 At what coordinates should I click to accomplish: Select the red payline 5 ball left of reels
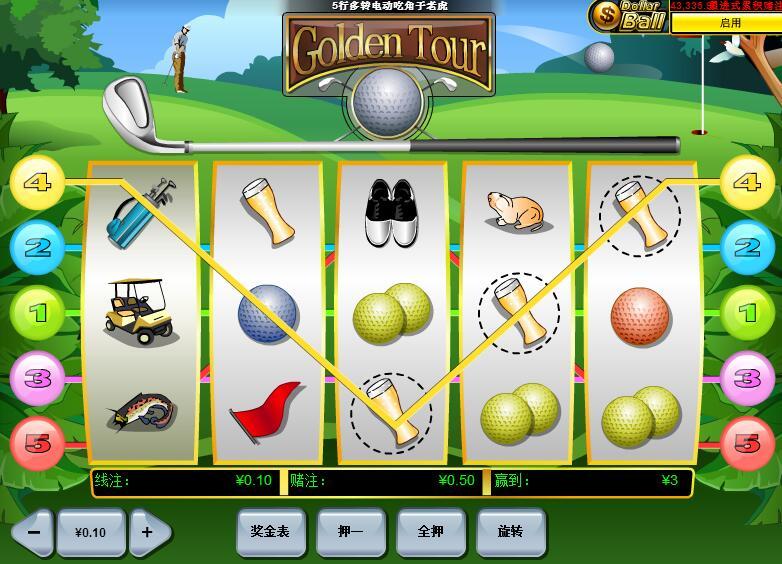point(37,443)
